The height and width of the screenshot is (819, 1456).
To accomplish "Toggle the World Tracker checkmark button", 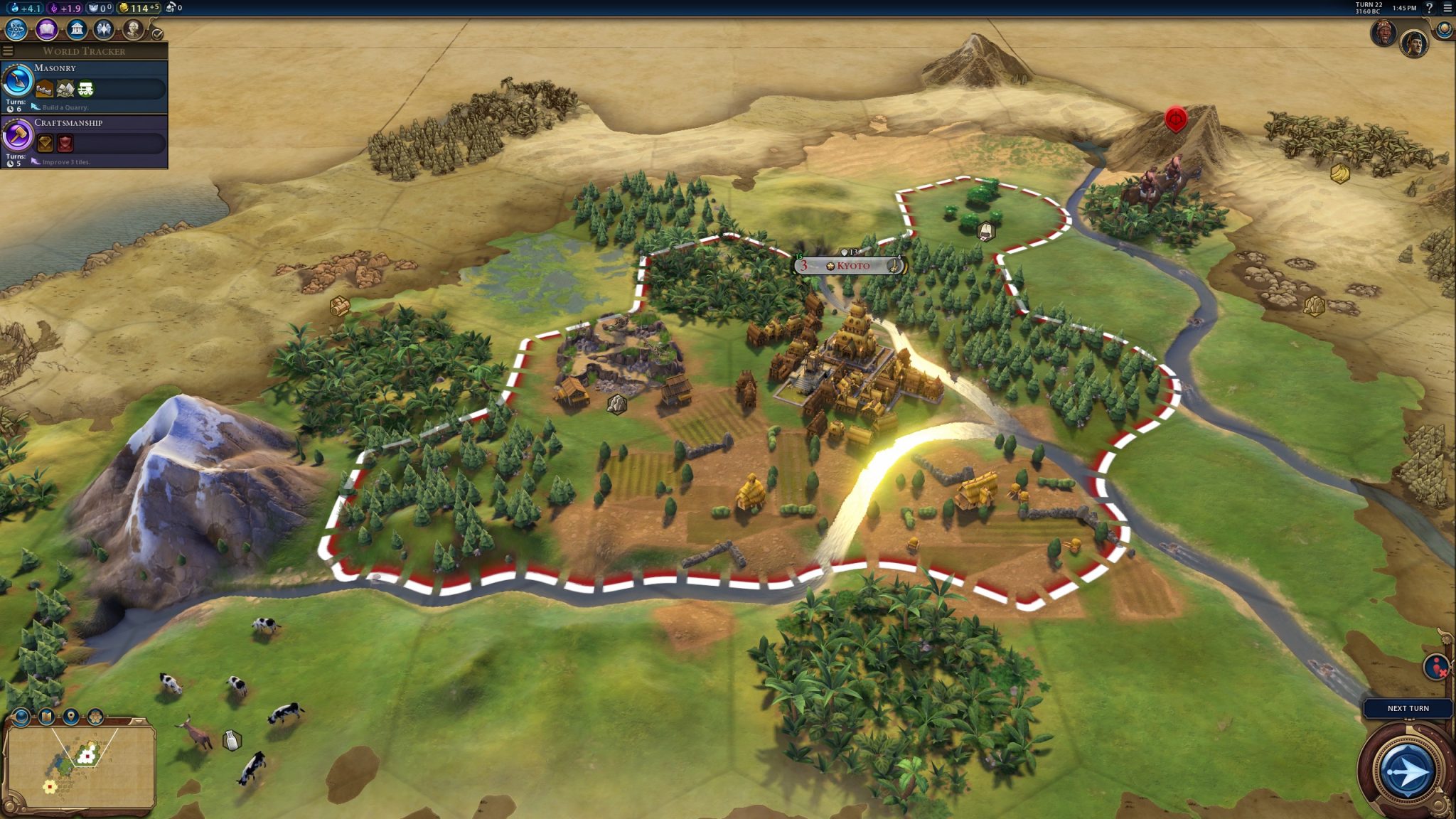I will click(x=157, y=33).
